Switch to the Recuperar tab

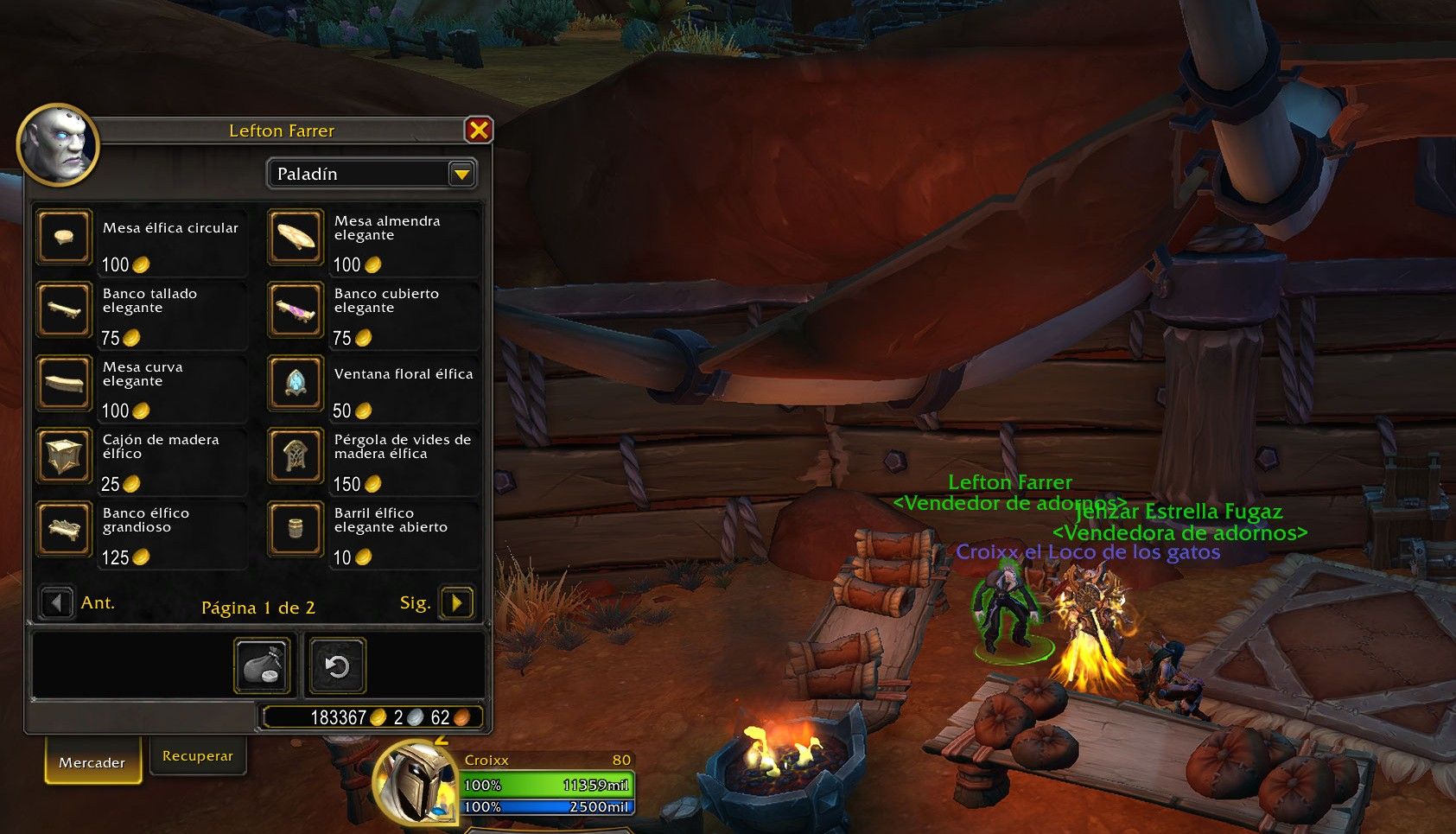pyautogui.click(x=198, y=756)
